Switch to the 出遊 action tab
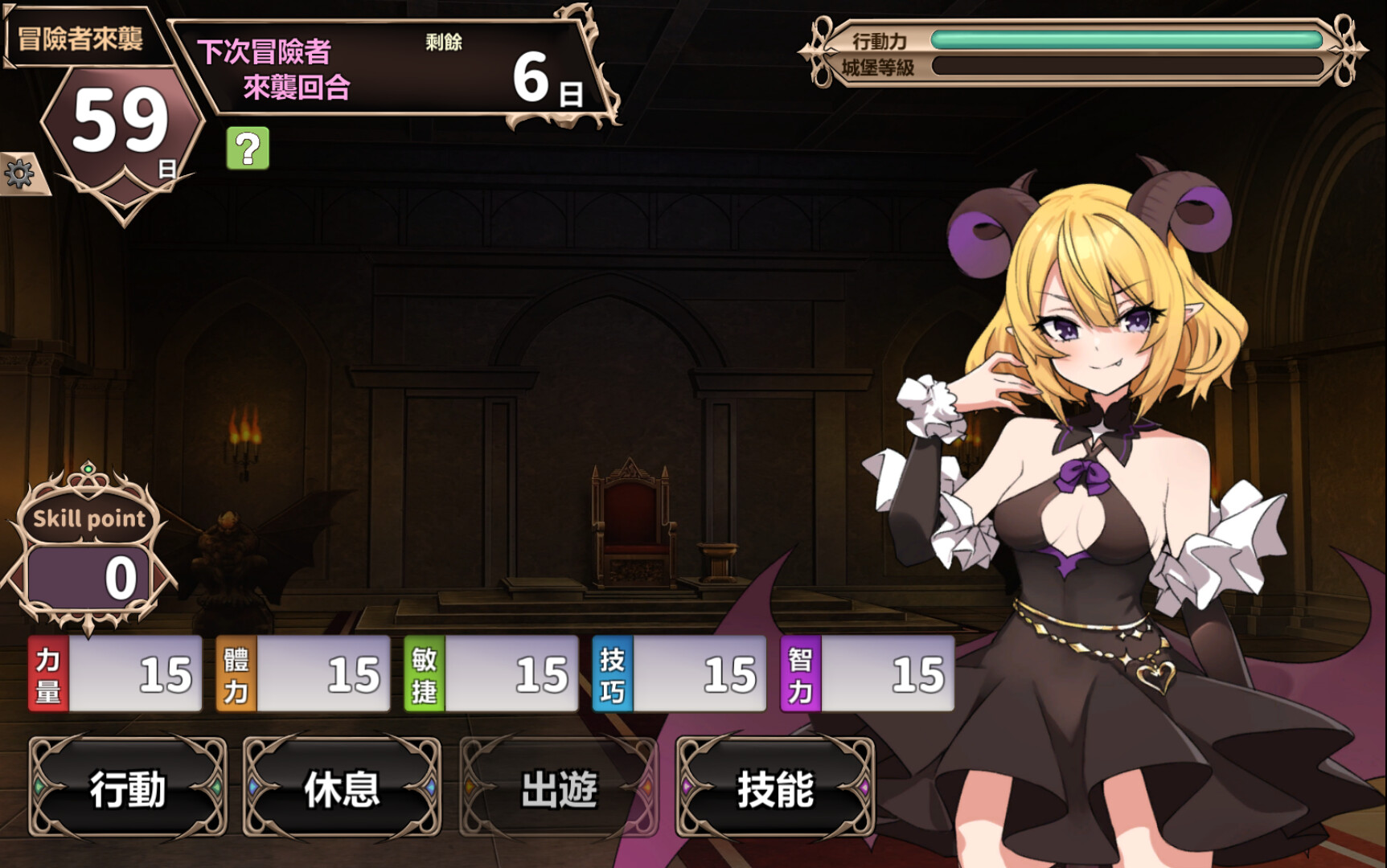 point(560,791)
